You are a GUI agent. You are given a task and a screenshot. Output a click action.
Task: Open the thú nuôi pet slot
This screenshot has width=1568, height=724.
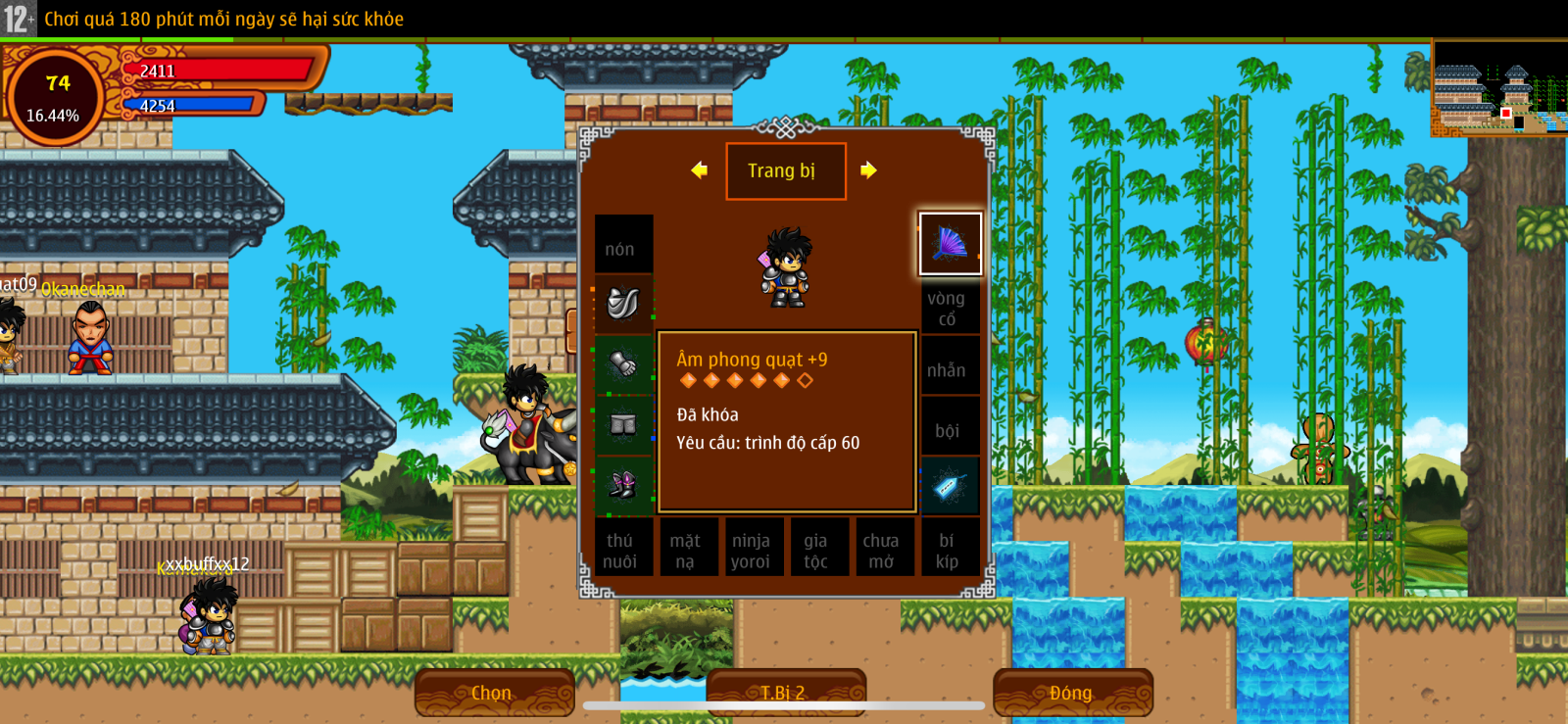click(621, 550)
